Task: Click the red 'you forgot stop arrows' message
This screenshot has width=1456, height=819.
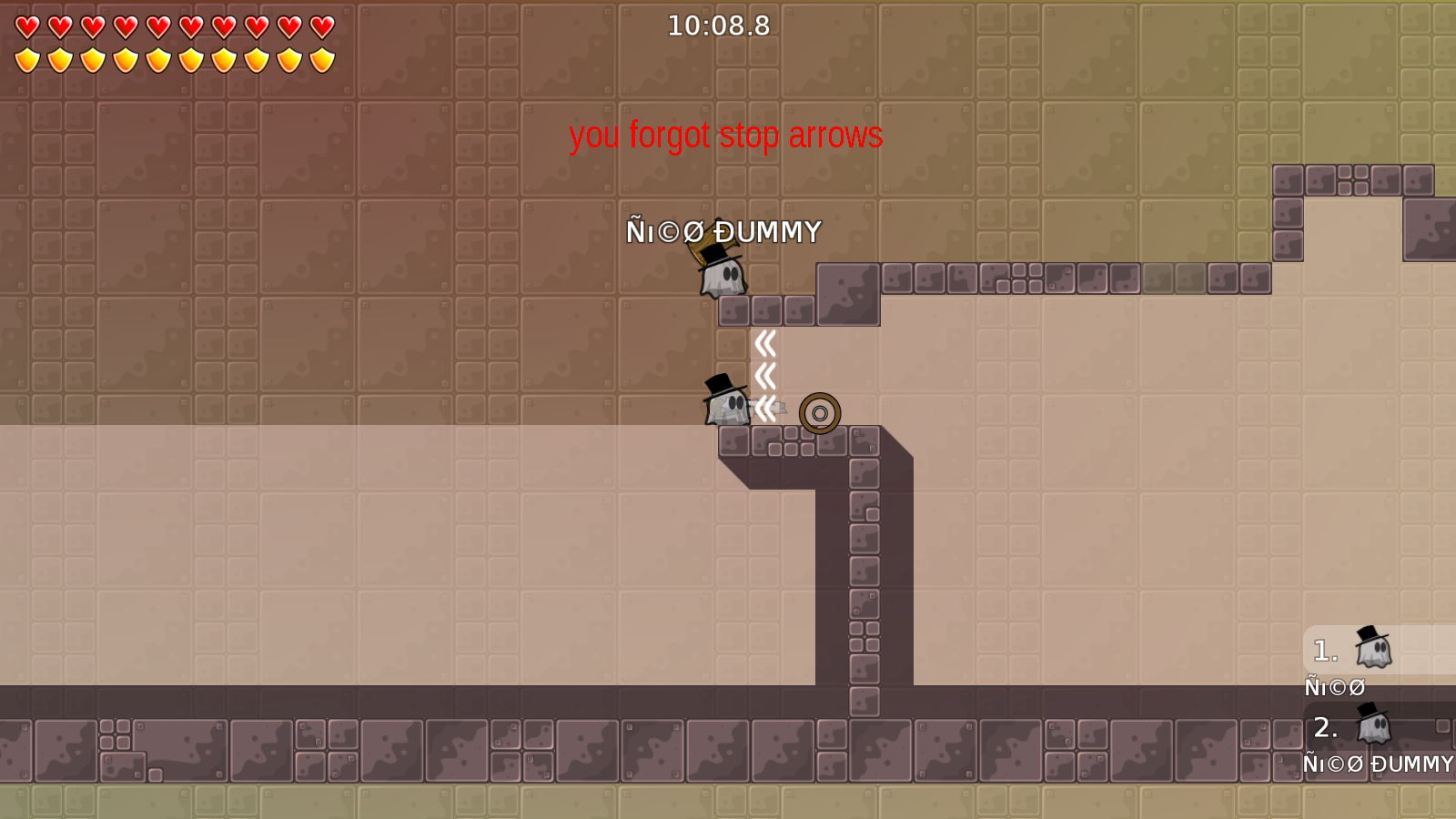Action: [x=726, y=136]
